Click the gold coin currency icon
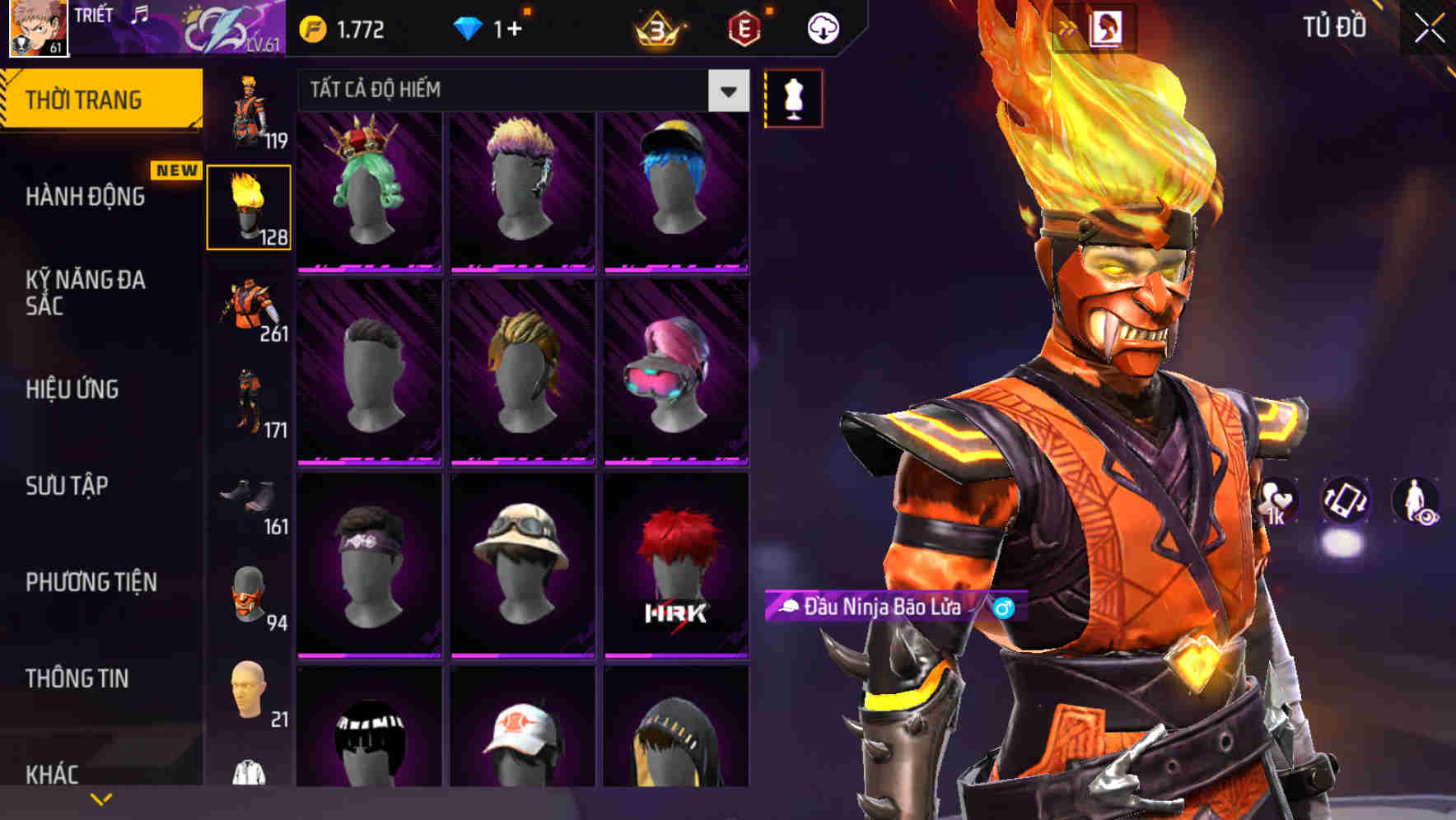This screenshot has width=1456, height=820. tap(311, 26)
